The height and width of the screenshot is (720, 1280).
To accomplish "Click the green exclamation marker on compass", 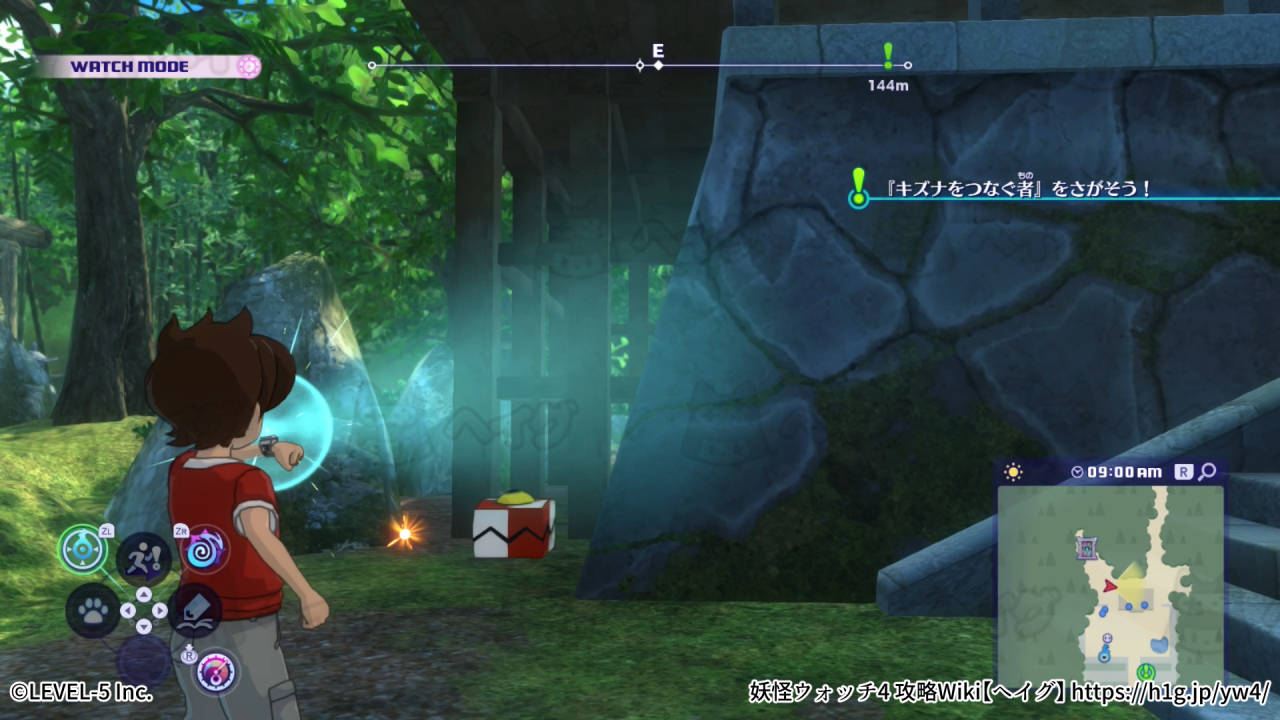I will (x=887, y=56).
